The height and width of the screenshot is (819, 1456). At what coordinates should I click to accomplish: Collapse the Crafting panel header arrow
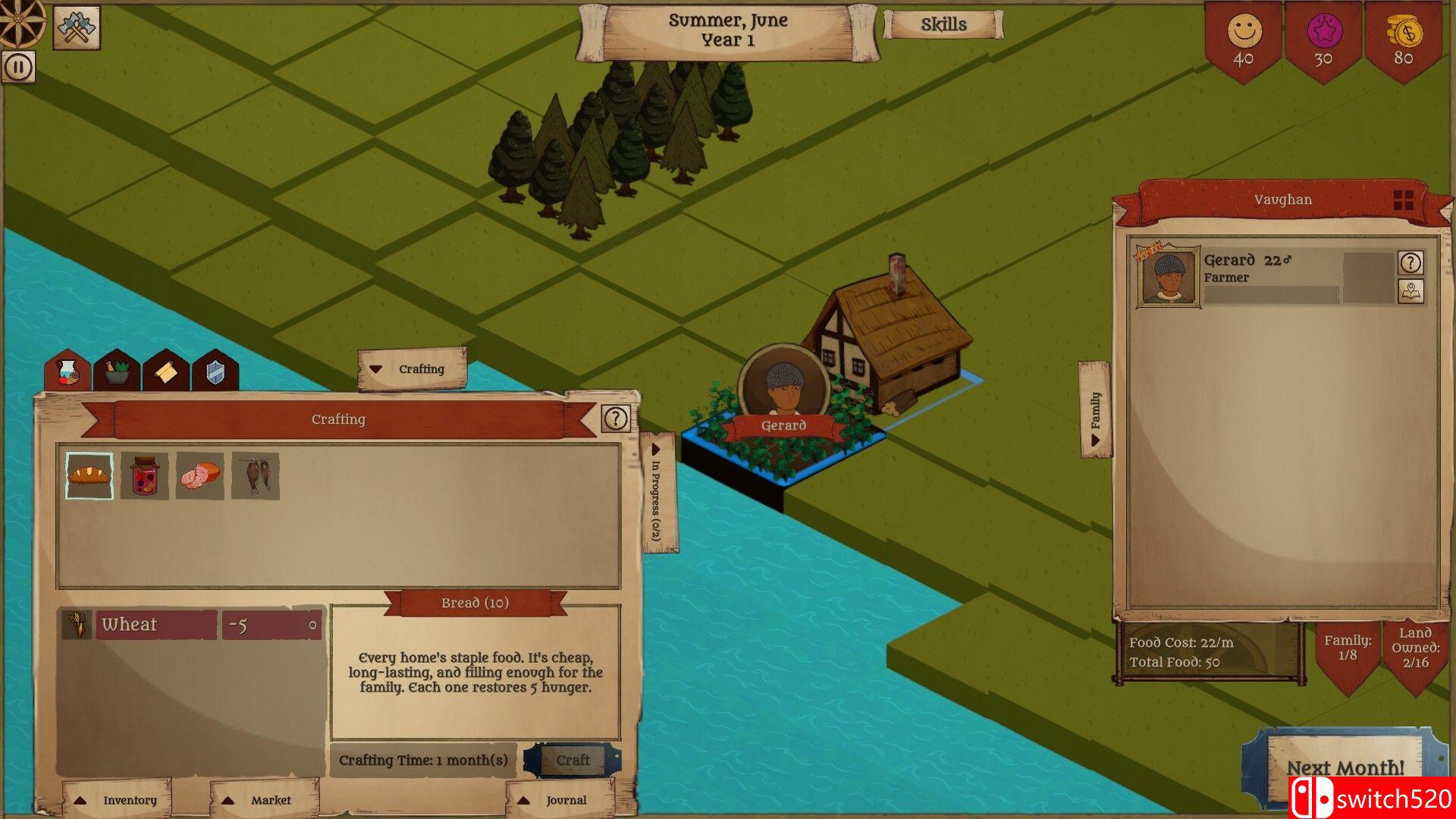[375, 369]
